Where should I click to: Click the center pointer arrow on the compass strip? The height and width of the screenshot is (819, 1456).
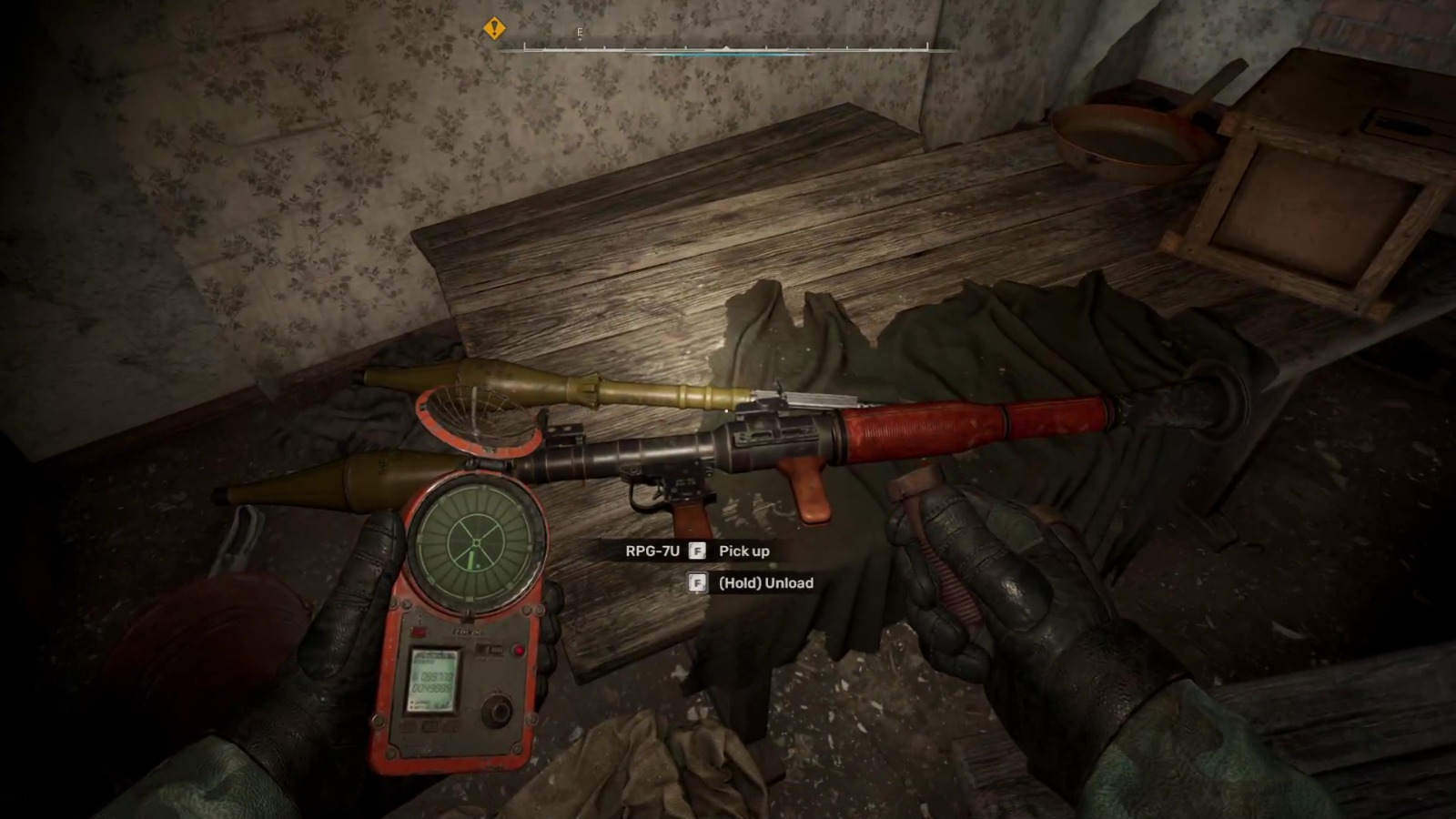tap(725, 47)
